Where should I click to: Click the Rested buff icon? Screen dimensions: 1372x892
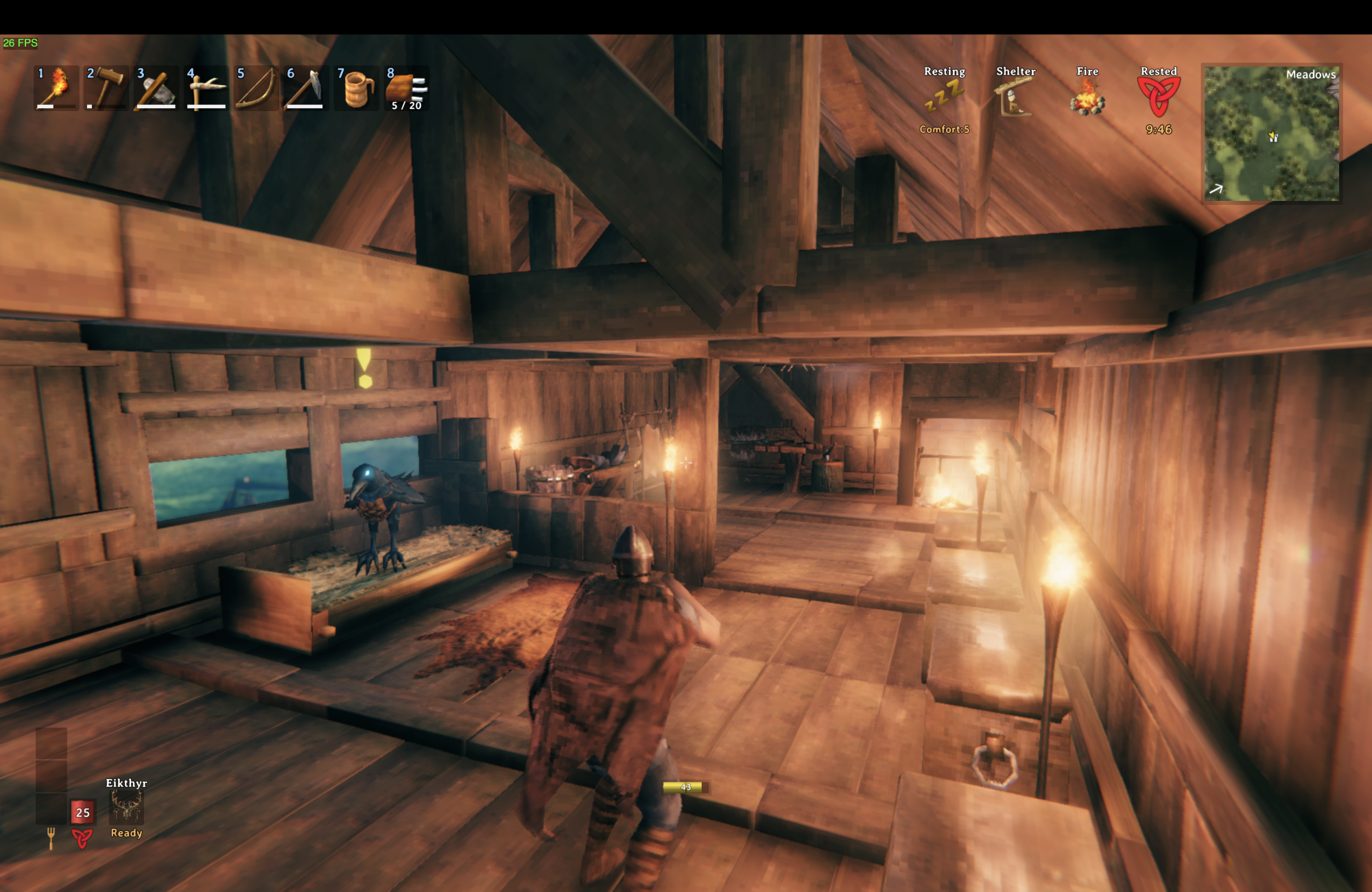(x=1159, y=97)
